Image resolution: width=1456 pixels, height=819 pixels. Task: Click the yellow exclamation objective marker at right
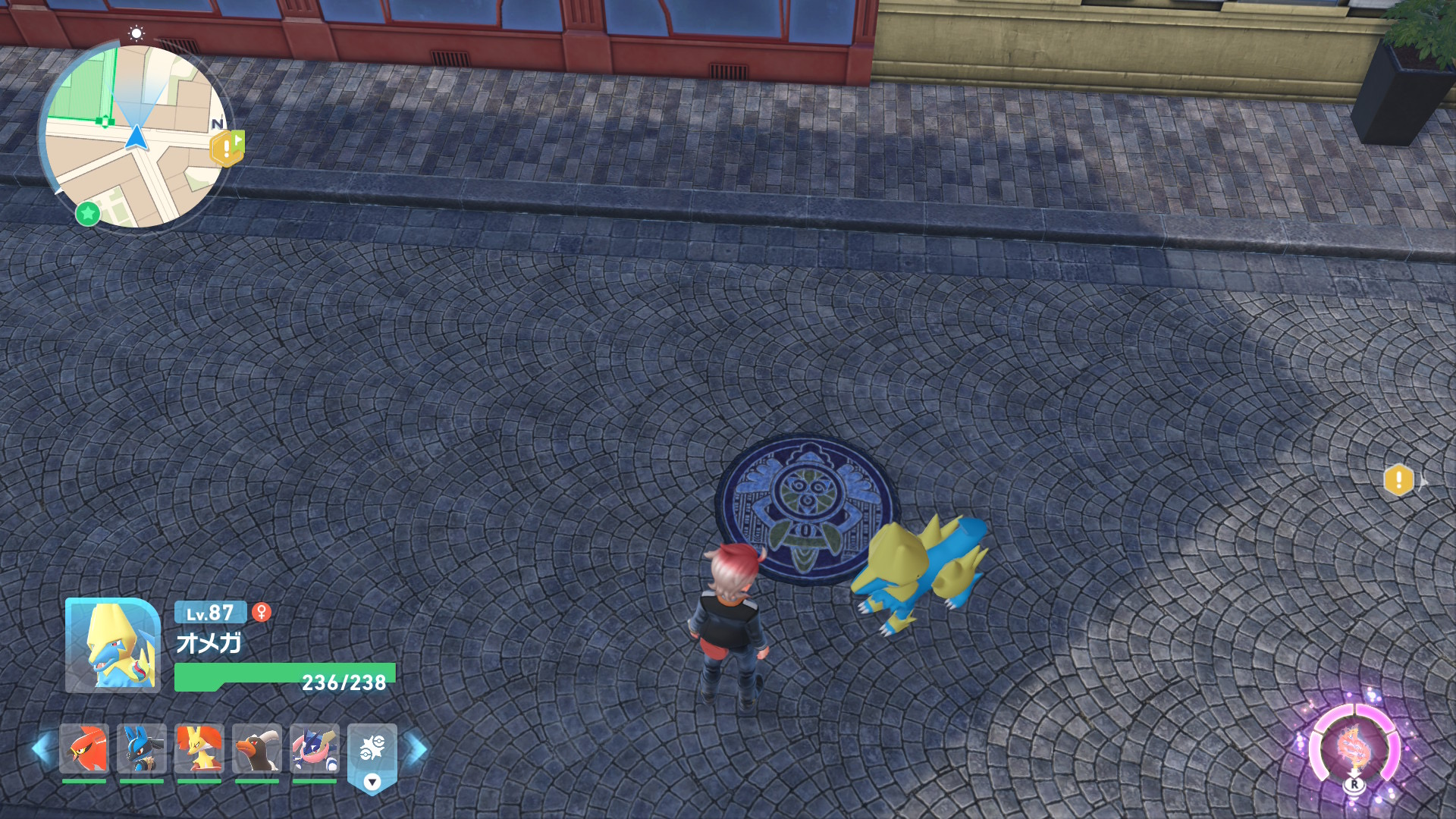1398,480
